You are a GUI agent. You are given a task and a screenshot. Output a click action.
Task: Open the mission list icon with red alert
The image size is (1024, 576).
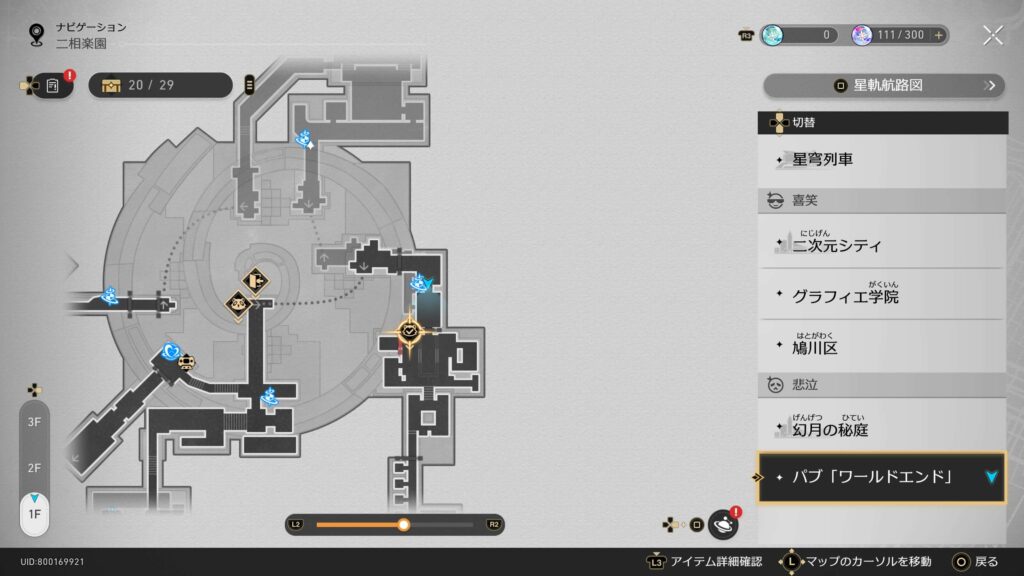51,86
